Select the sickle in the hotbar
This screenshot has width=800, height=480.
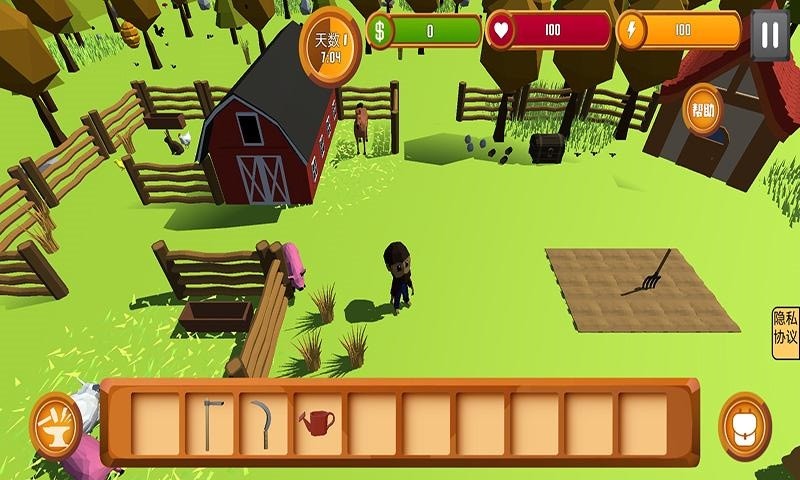click(x=263, y=423)
